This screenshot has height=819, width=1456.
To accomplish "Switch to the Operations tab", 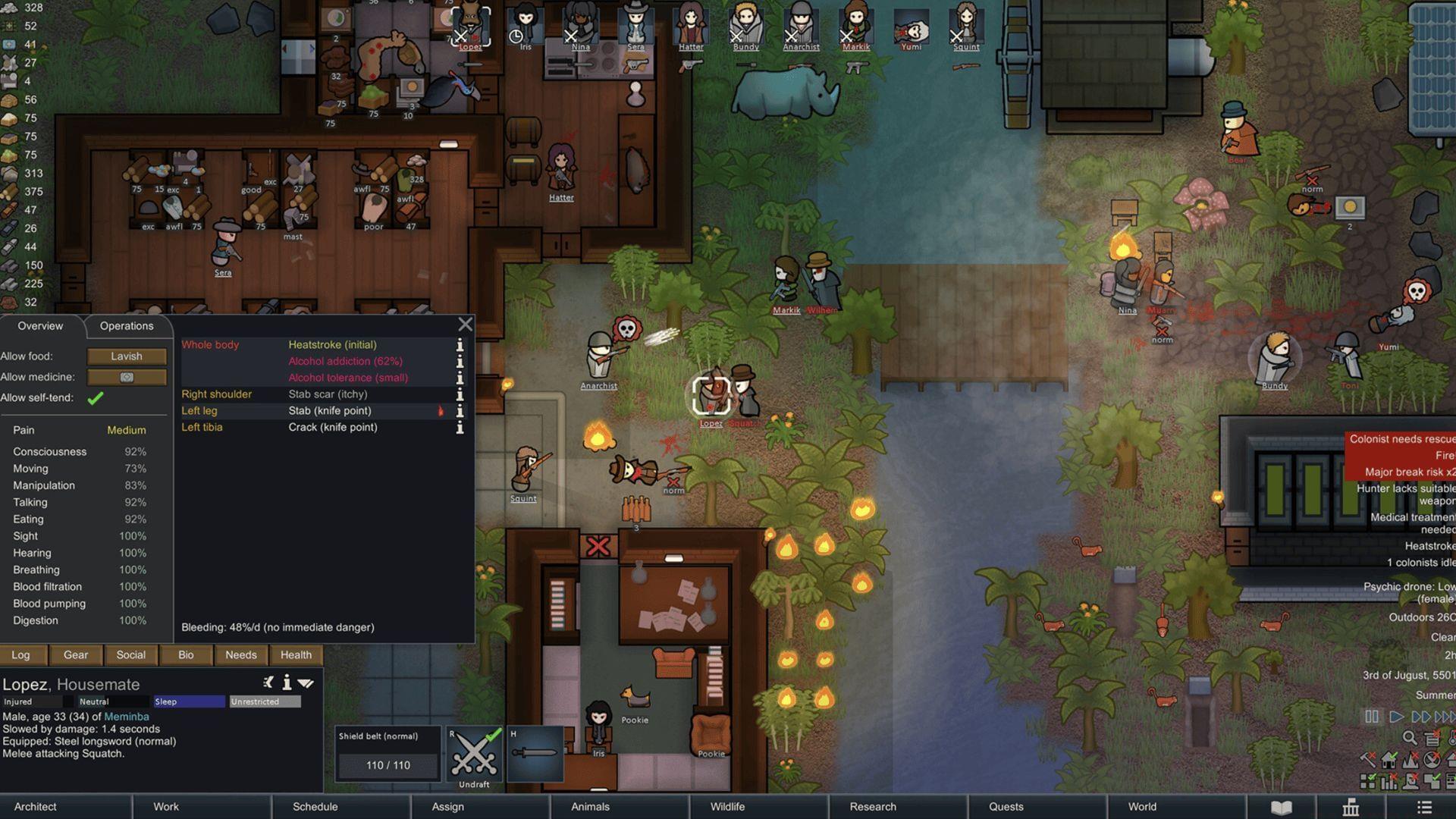I will pyautogui.click(x=126, y=325).
